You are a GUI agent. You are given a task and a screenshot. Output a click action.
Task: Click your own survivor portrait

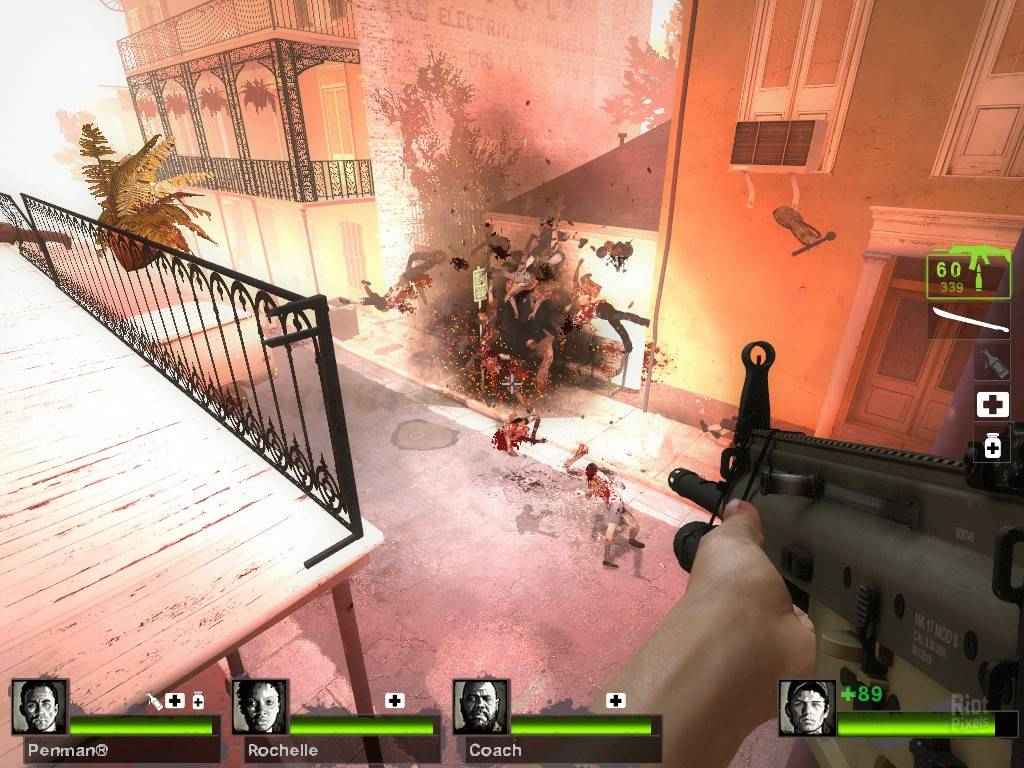(806, 707)
